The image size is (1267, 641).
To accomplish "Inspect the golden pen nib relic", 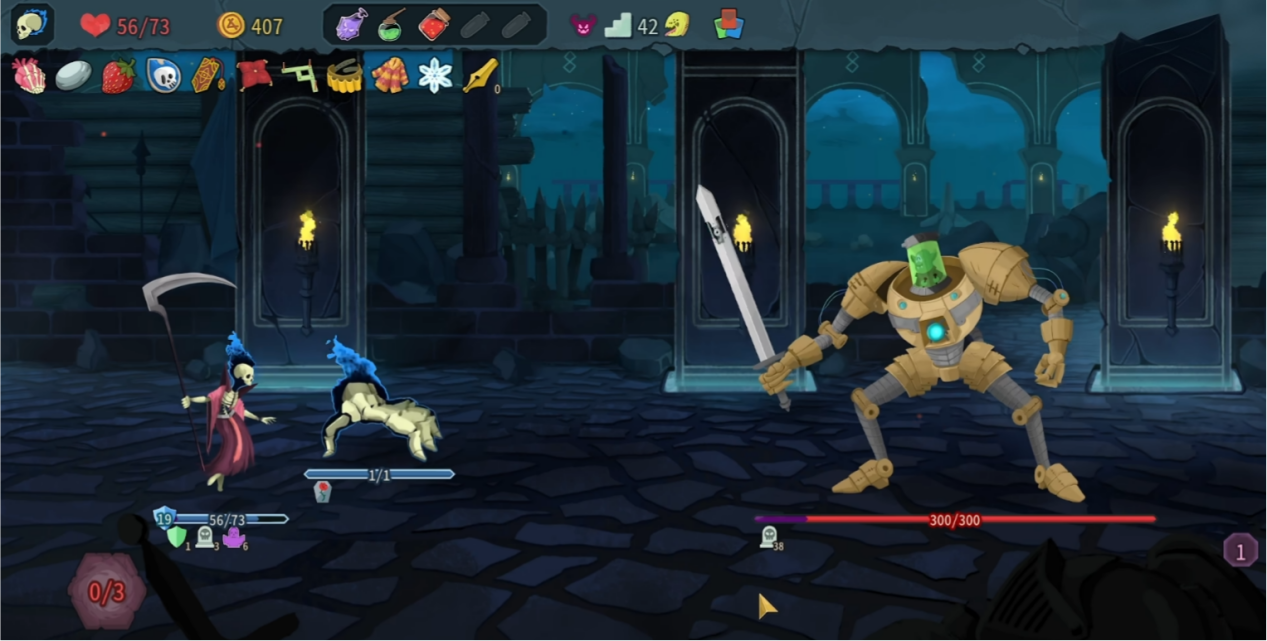I will click(480, 76).
